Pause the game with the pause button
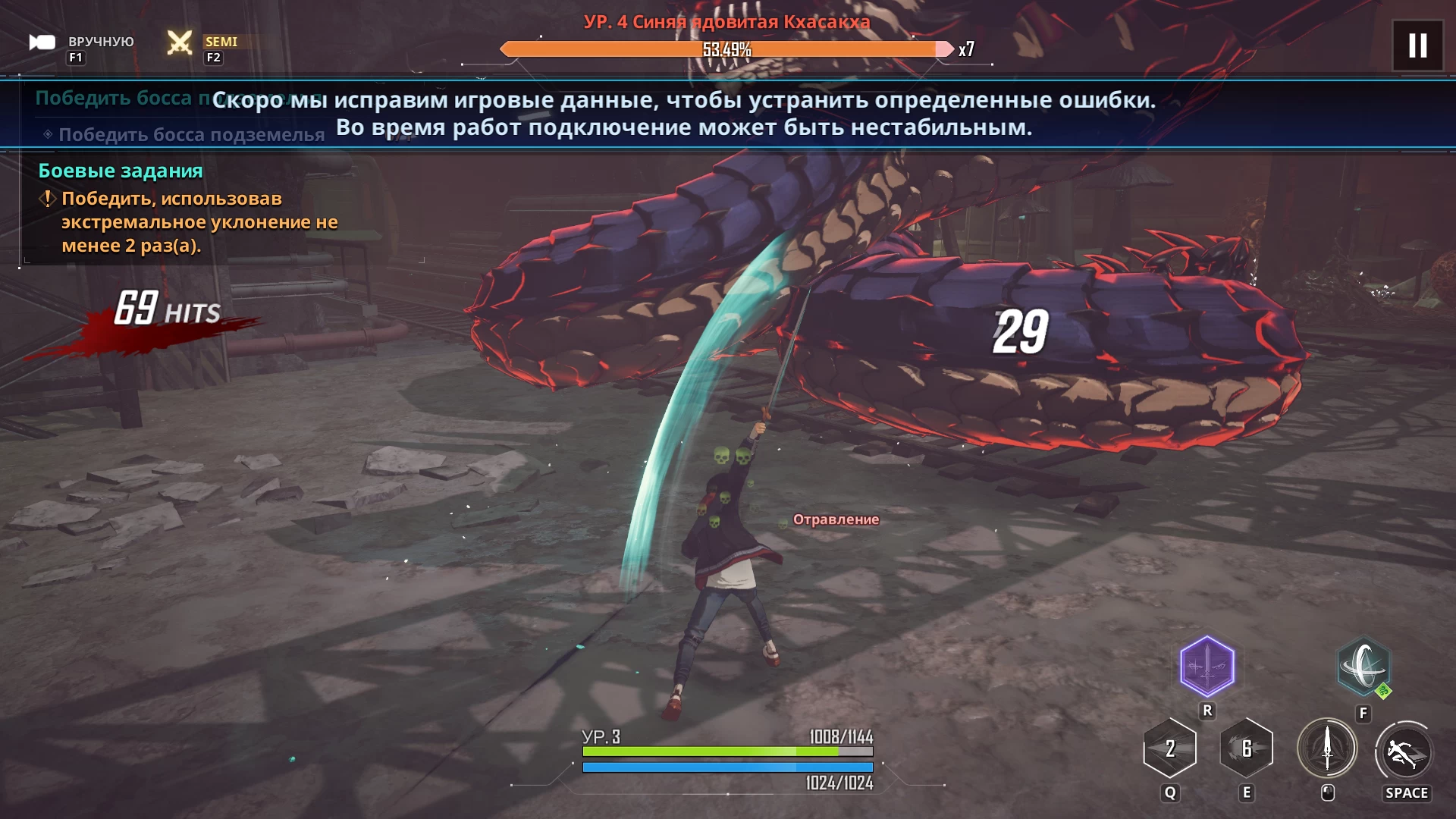Image resolution: width=1456 pixels, height=819 pixels. [1417, 45]
